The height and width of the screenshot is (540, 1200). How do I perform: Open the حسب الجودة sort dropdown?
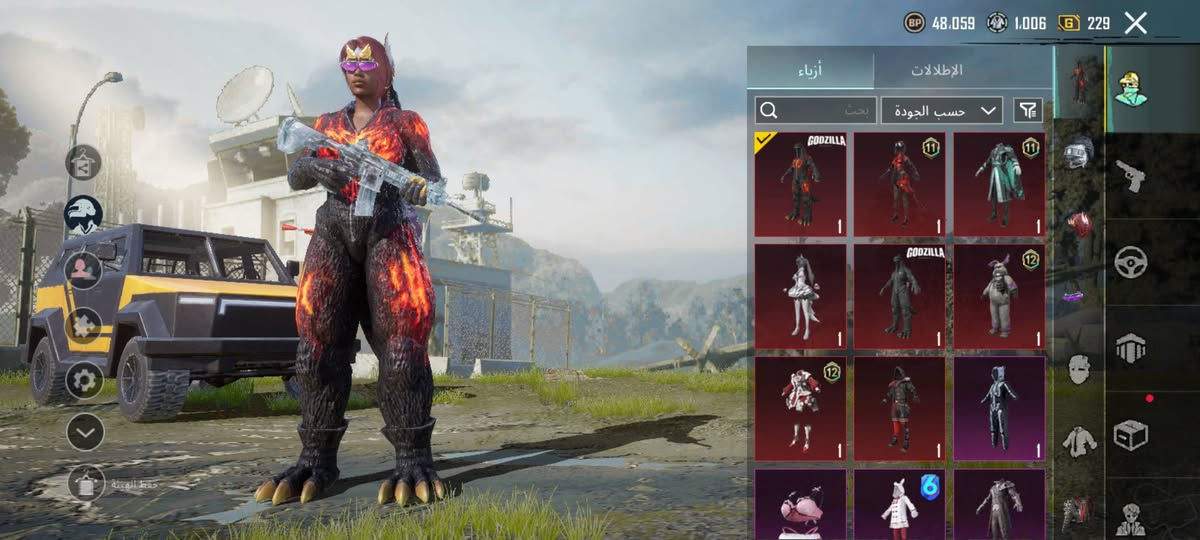coord(942,110)
